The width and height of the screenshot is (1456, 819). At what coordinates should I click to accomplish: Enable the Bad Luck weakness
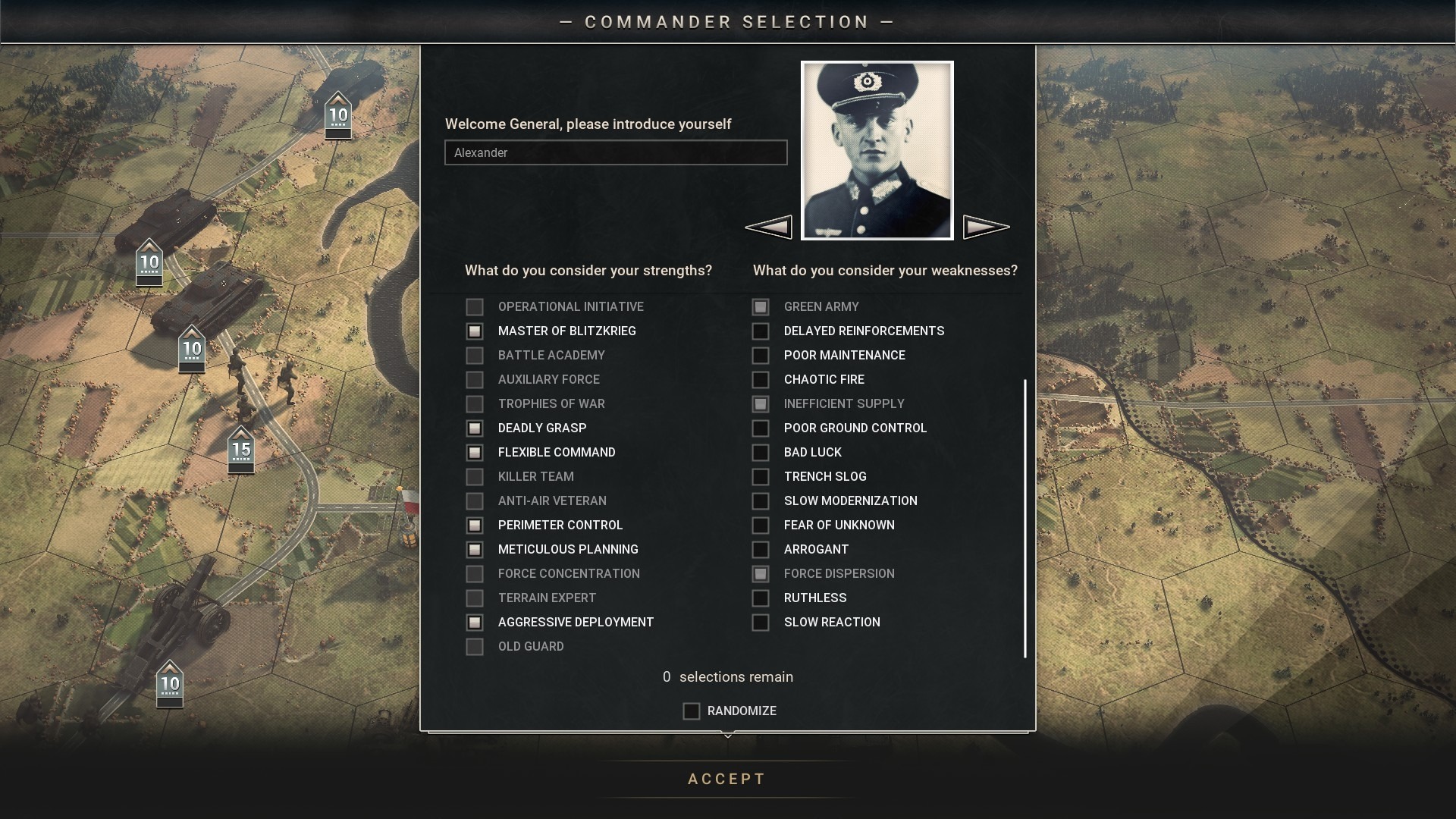click(x=760, y=453)
